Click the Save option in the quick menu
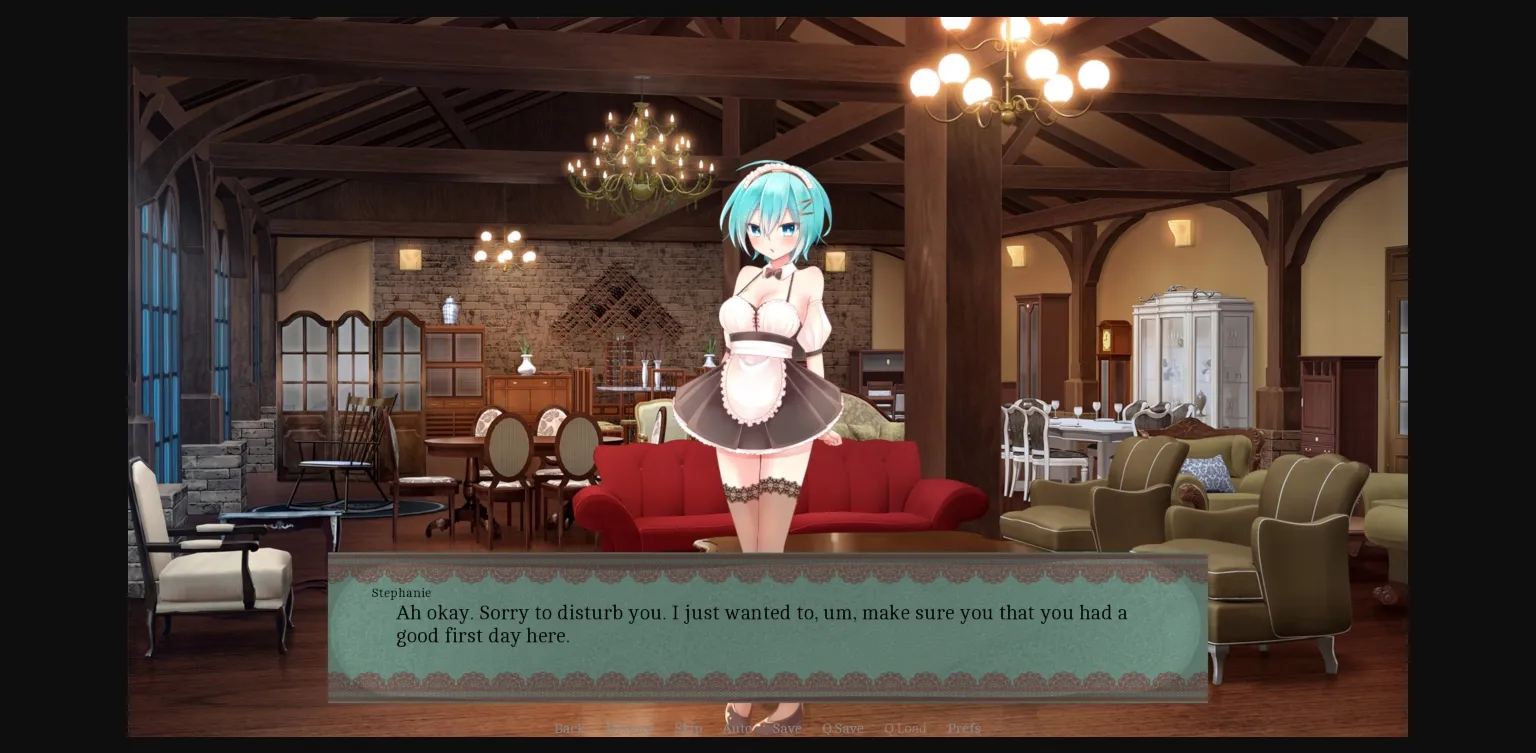 point(787,728)
